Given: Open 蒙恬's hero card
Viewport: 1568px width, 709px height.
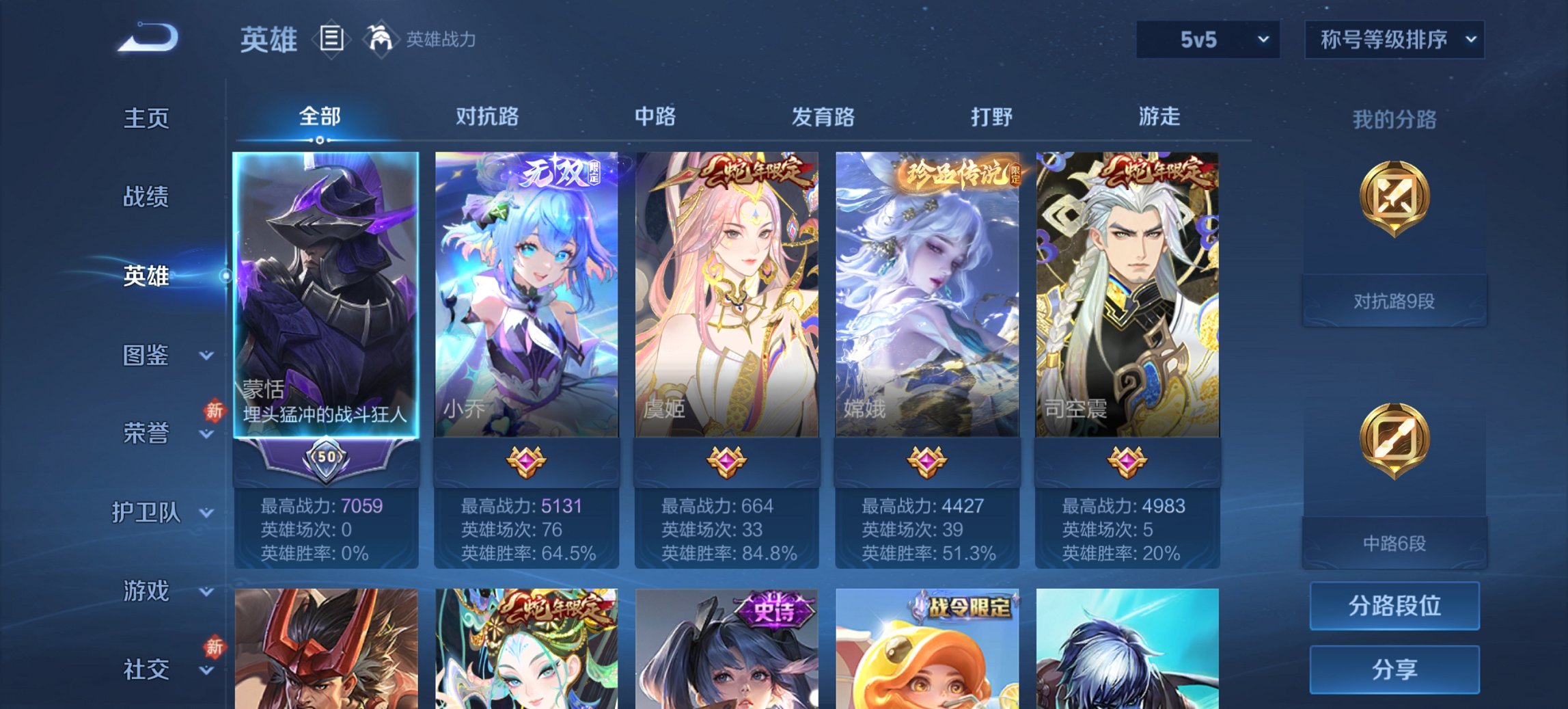Looking at the screenshot, I should pos(328,294).
